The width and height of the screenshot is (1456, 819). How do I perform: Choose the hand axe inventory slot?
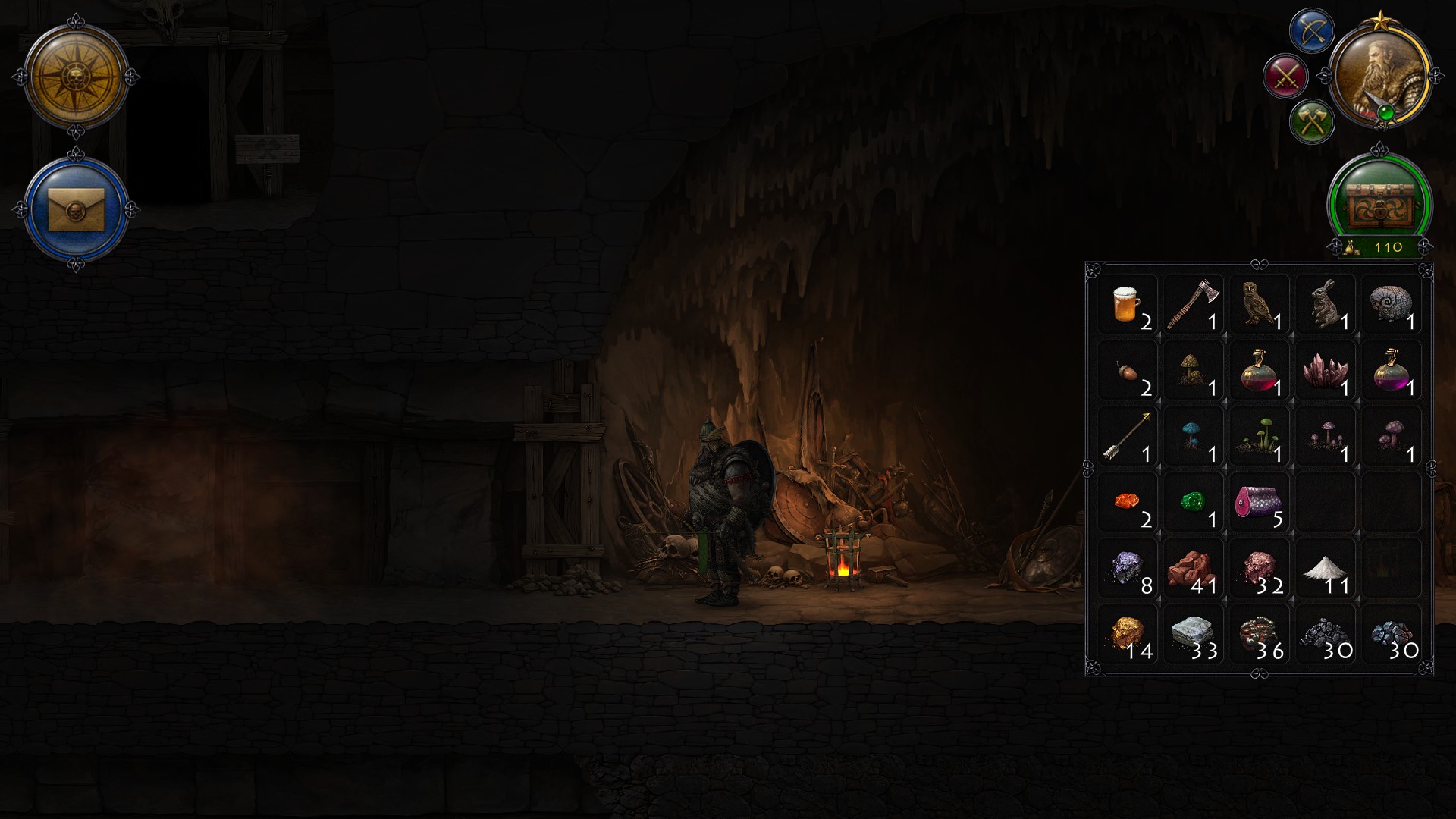pos(1194,306)
